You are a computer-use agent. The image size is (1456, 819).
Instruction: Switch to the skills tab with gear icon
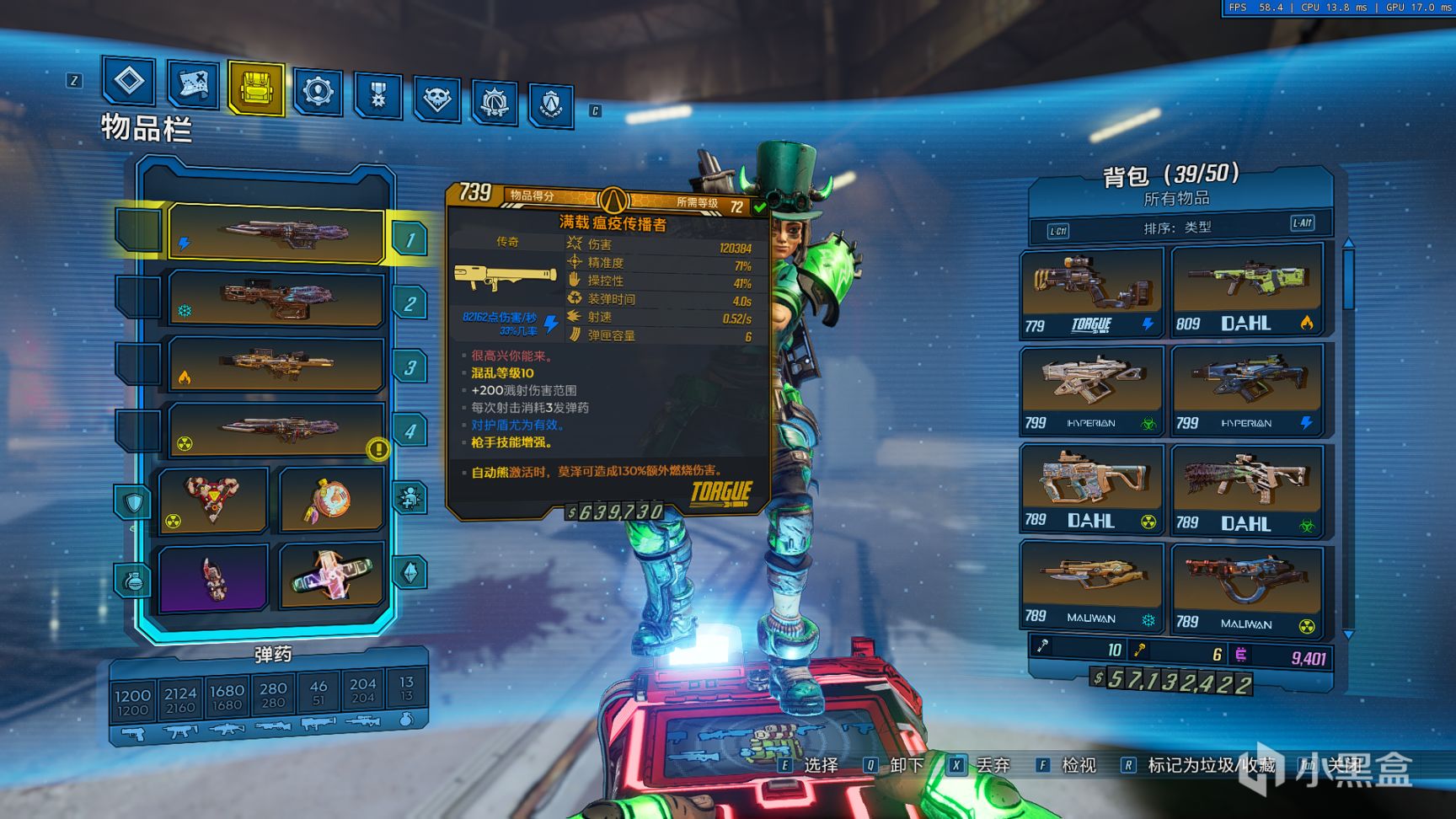pyautogui.click(x=318, y=90)
